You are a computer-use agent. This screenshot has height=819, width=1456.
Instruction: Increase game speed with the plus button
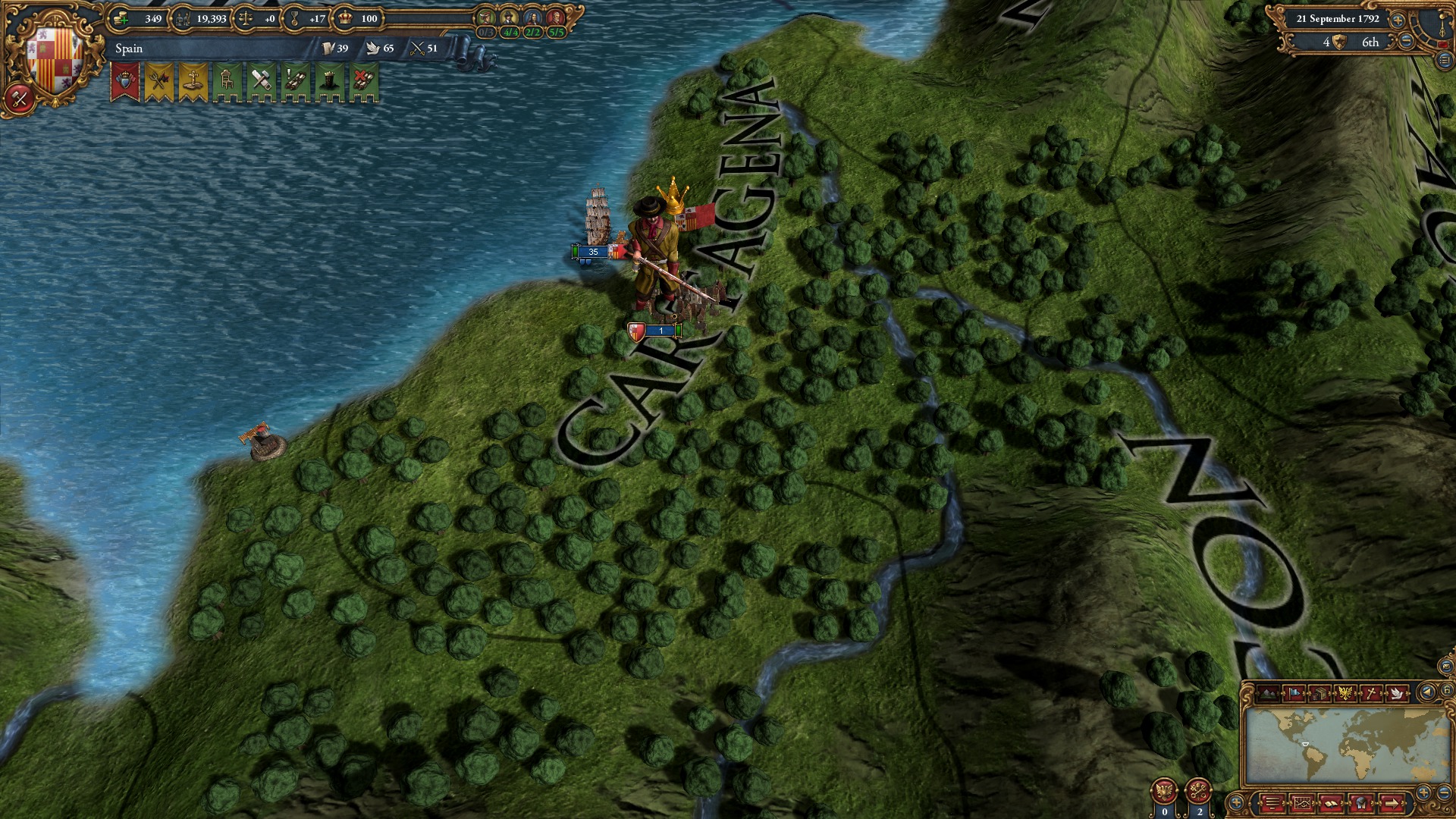pyautogui.click(x=1397, y=20)
